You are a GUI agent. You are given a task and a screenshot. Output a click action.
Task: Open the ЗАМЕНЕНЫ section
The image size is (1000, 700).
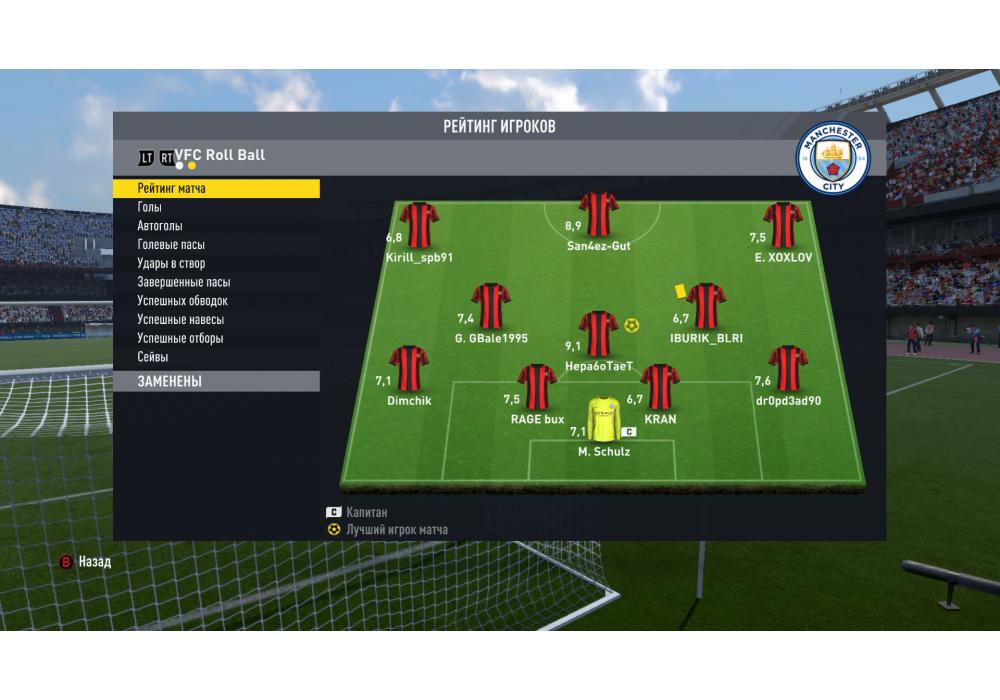(x=215, y=381)
